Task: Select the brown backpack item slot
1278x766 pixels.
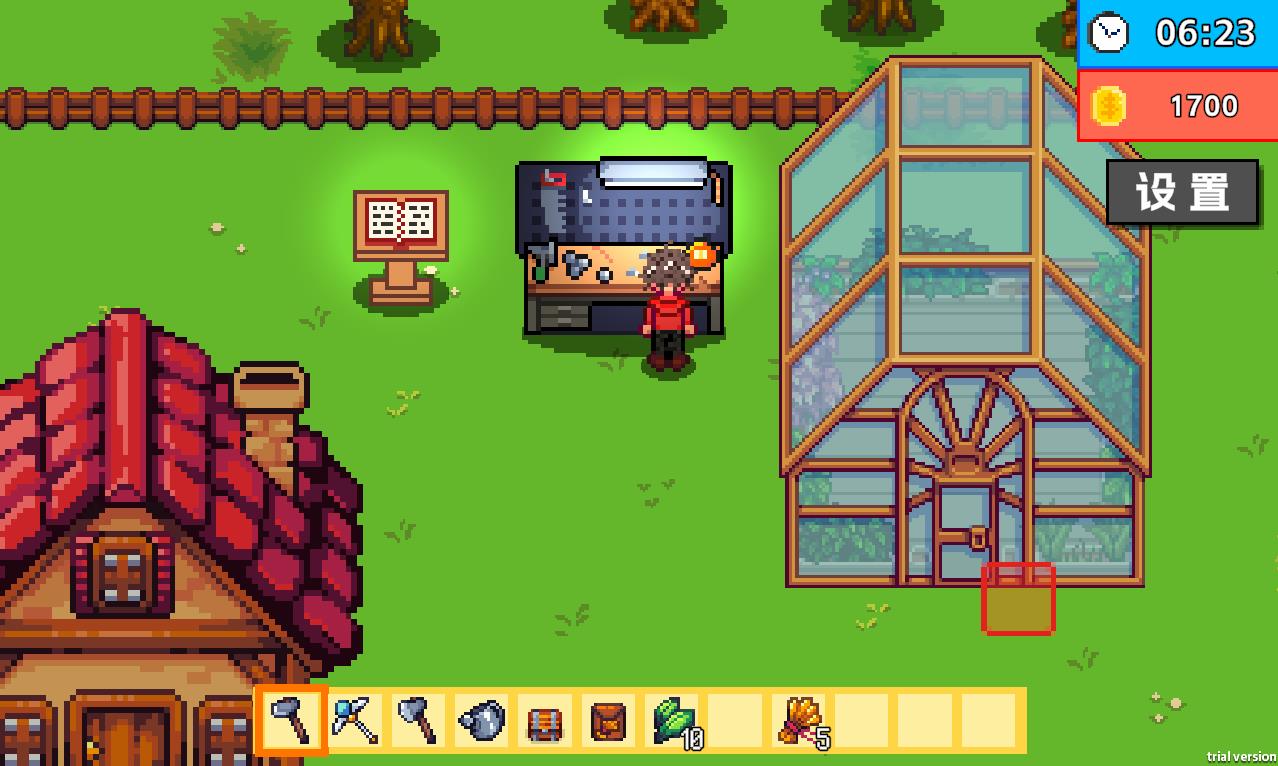Action: [607, 720]
